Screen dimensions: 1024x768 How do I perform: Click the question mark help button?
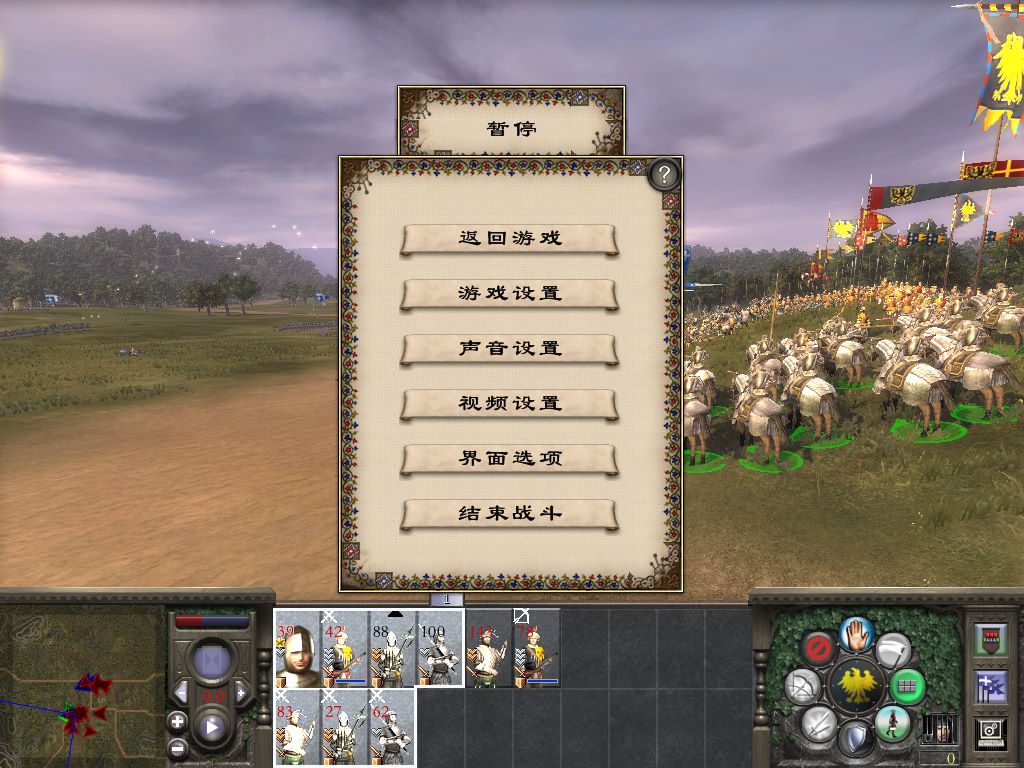pyautogui.click(x=664, y=175)
